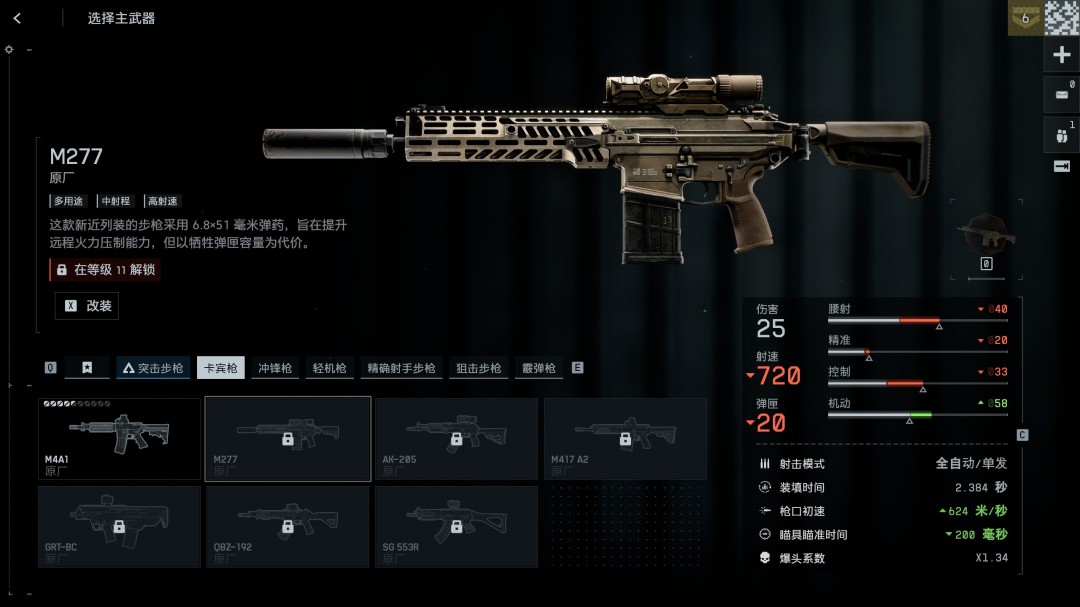
Task: Open the squad icon in the right sidebar
Action: coord(1062,132)
